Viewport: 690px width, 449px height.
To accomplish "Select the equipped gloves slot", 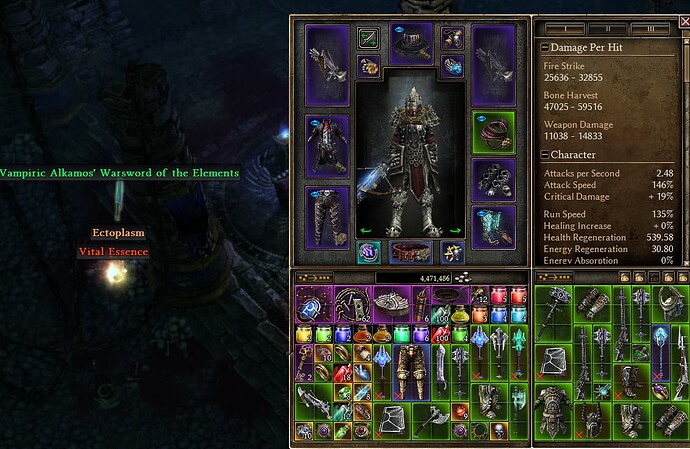I will pos(493,179).
